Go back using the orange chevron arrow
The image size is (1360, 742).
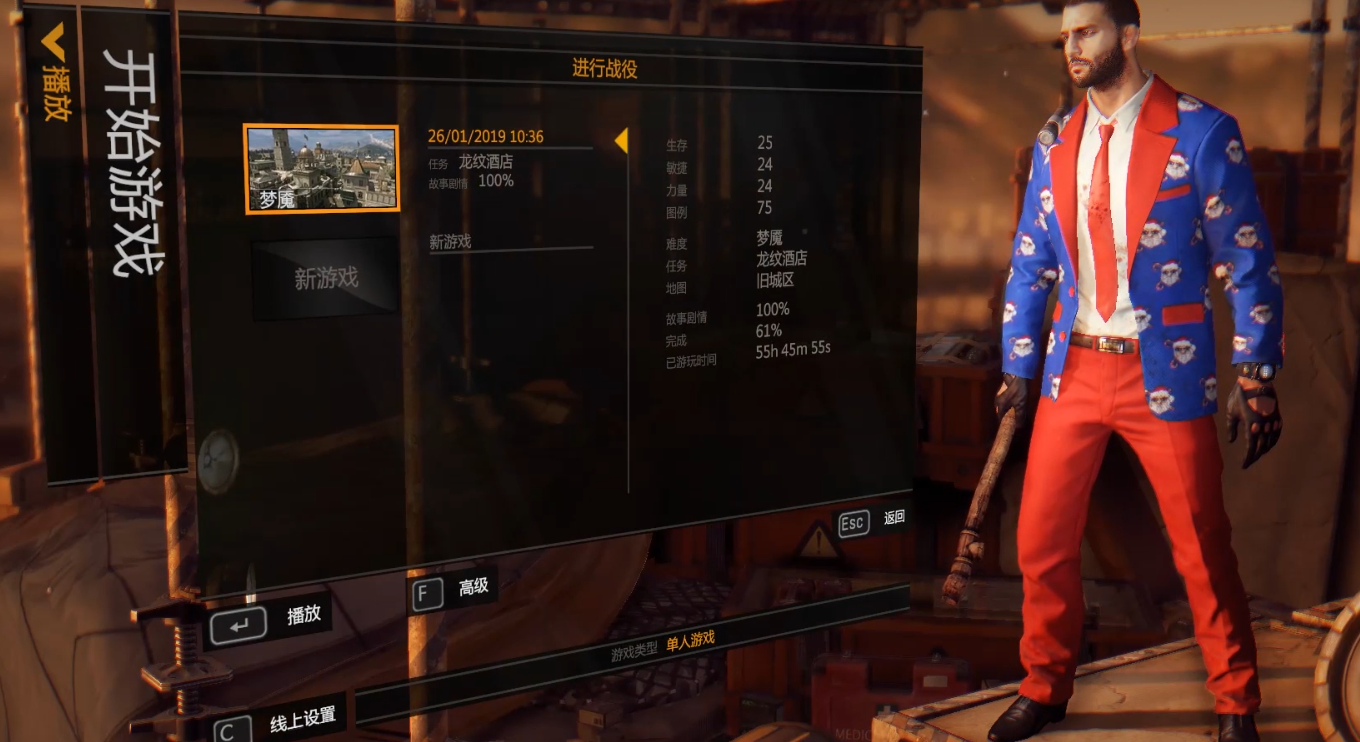point(53,42)
